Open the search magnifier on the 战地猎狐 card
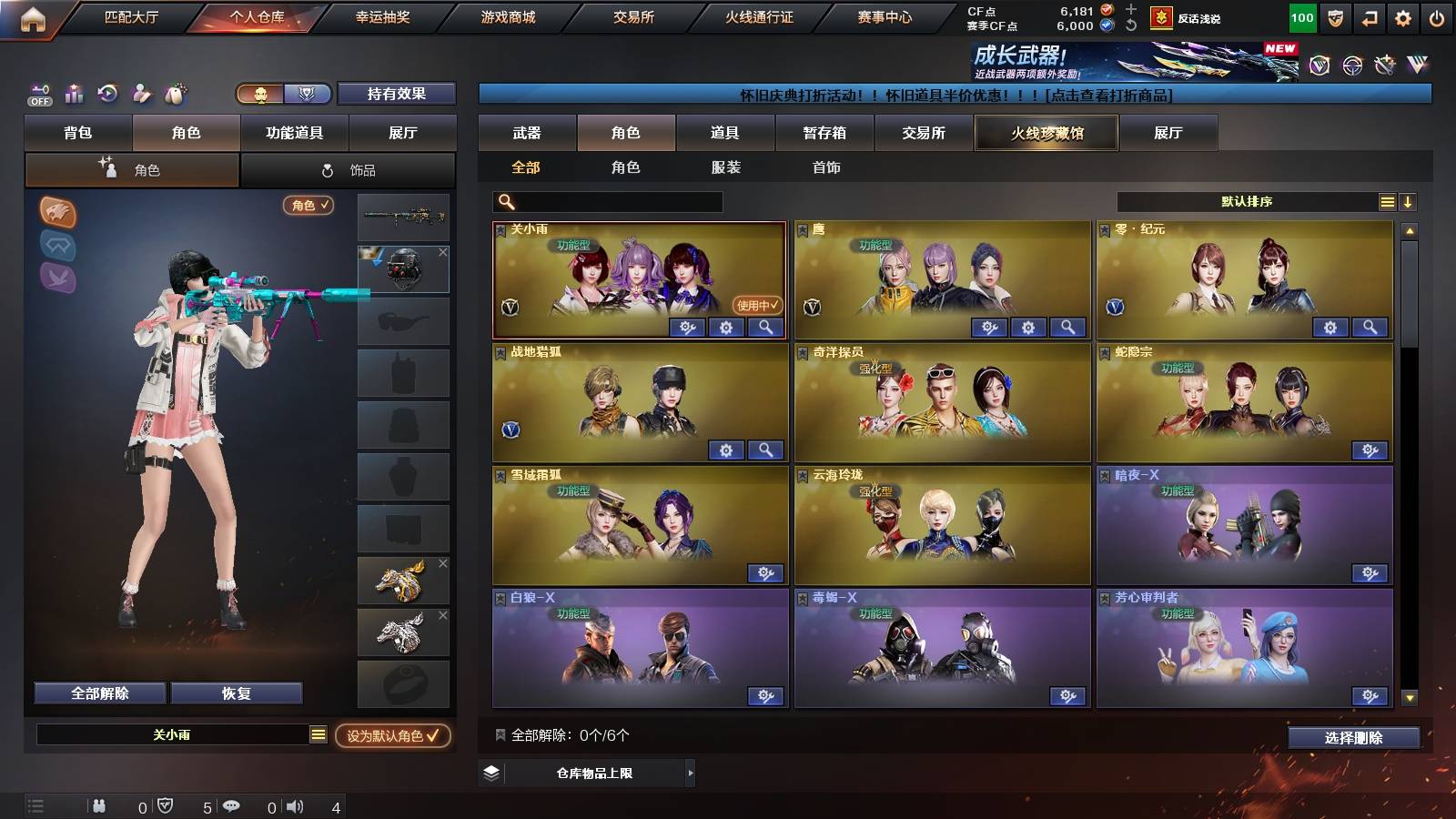This screenshot has width=1456, height=819. pos(767,449)
